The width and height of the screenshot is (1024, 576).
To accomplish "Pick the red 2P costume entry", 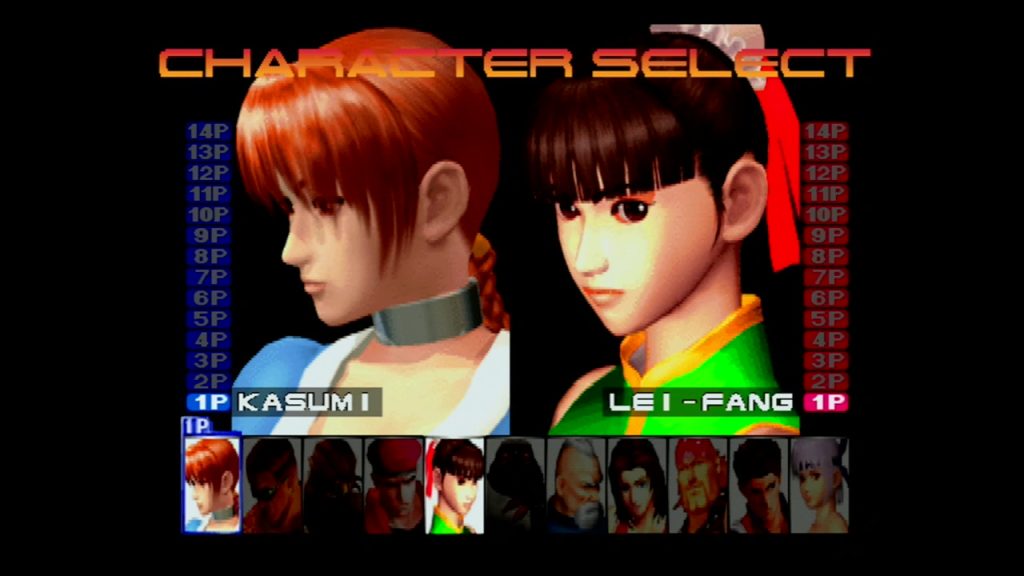I will pos(825,381).
